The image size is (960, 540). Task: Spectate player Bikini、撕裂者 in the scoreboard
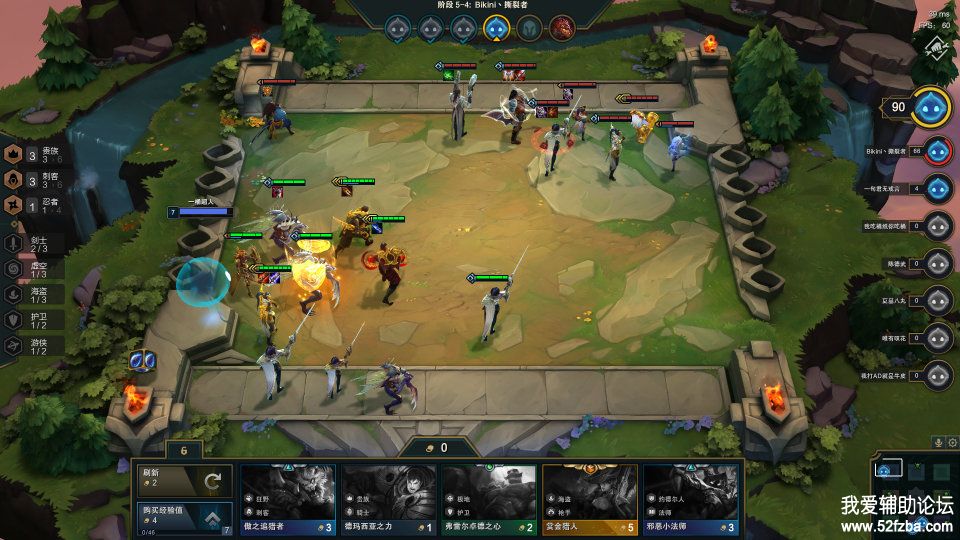pyautogui.click(x=937, y=152)
